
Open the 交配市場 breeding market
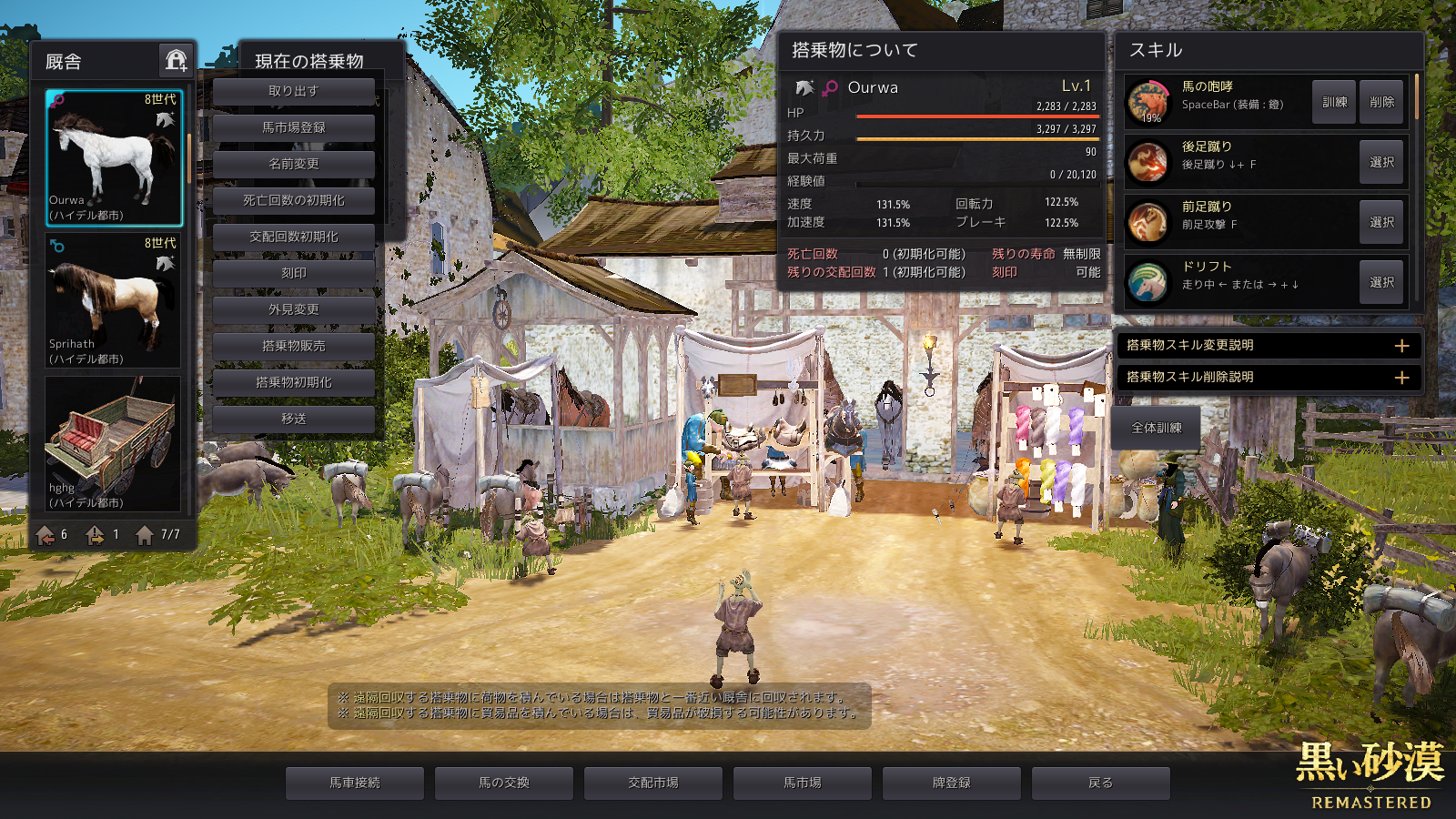coord(652,783)
